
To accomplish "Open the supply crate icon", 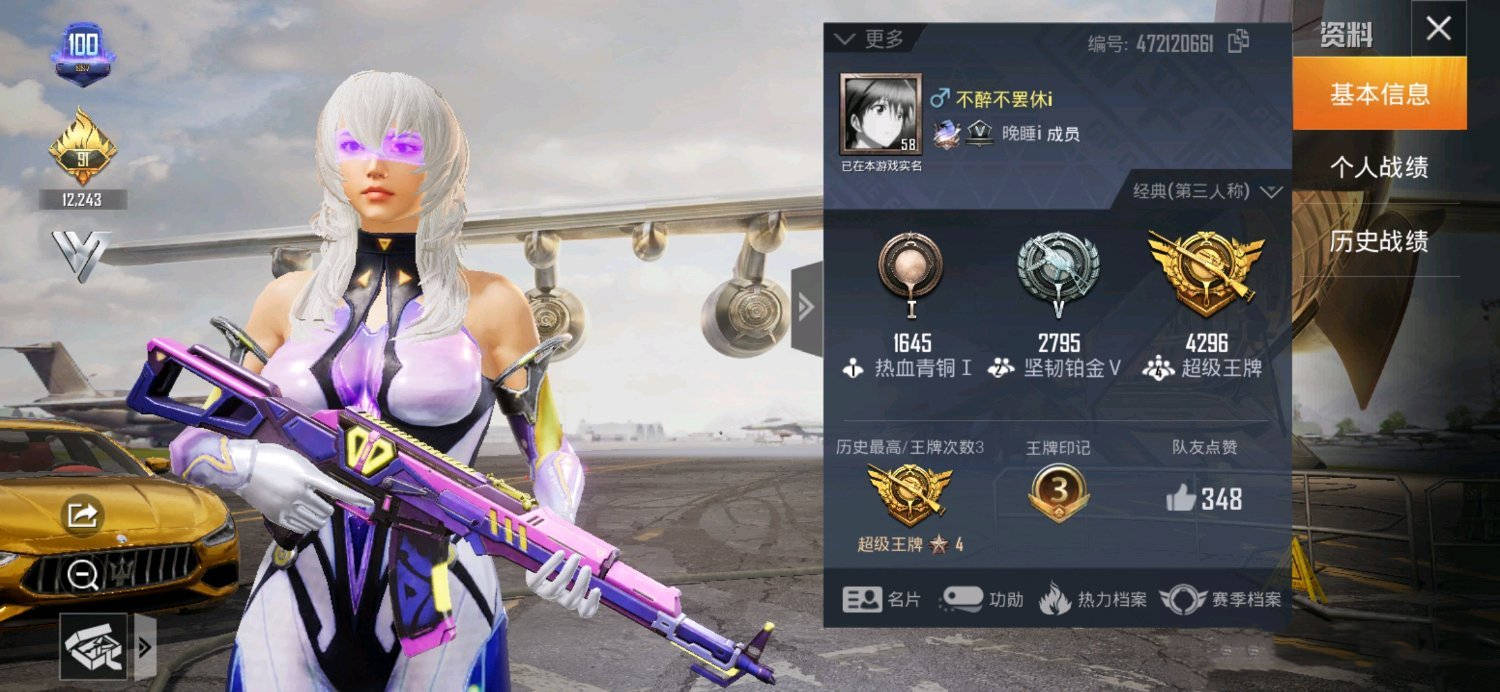I will pos(94,646).
